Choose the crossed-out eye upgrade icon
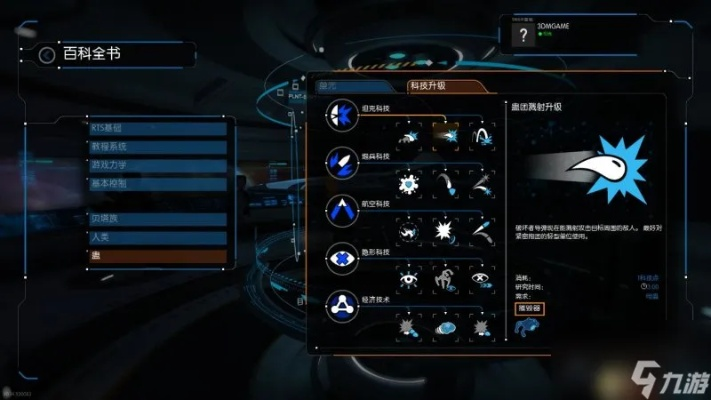711x400 pixels. [x=482, y=280]
